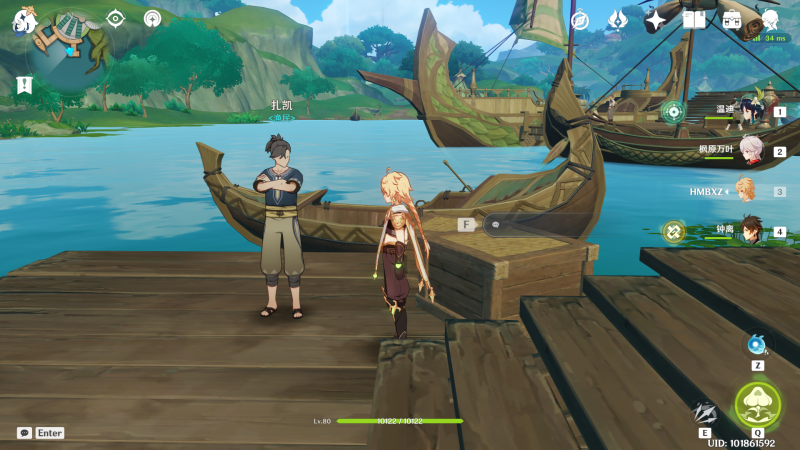Select the active character HMBXZ

(745, 191)
